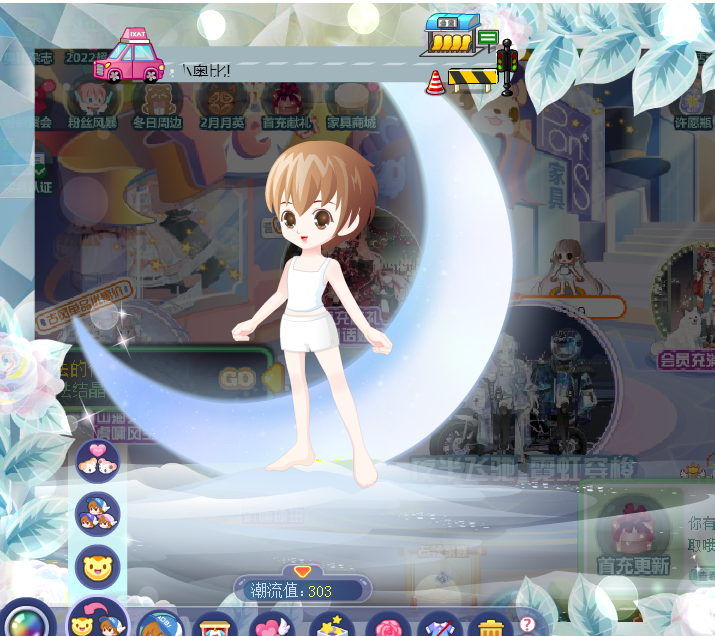This screenshot has height=636, width=715.
Task: Click the traffic light icon
Action: tap(507, 67)
